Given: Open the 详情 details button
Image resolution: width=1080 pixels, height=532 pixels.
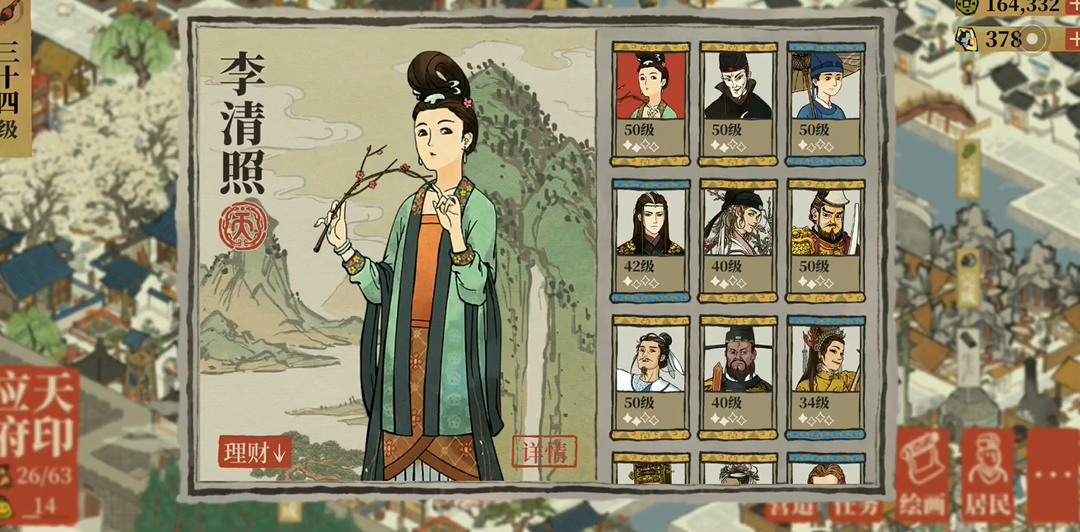Looking at the screenshot, I should [x=544, y=451].
